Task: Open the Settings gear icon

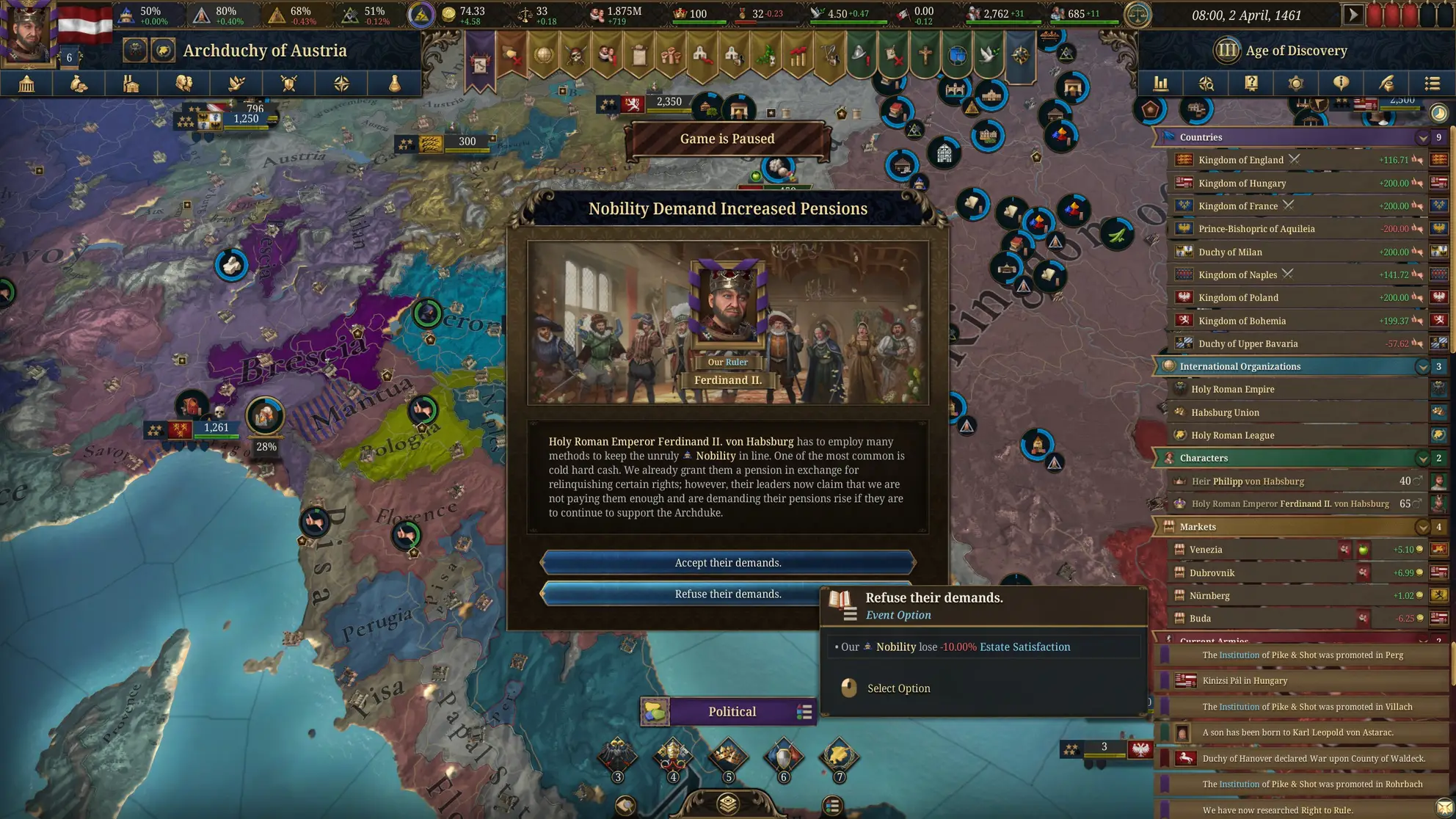Action: 1296,84
